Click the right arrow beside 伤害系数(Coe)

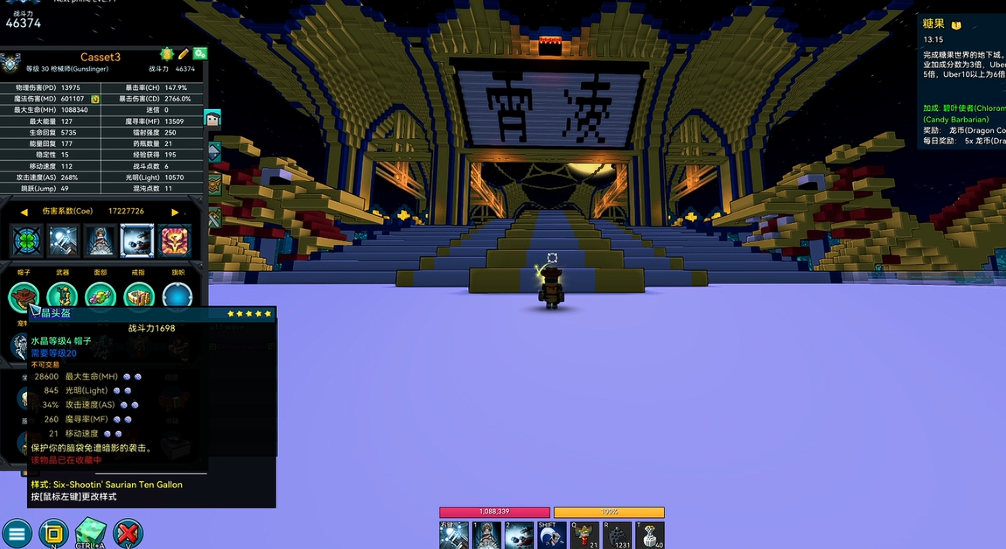tap(175, 212)
